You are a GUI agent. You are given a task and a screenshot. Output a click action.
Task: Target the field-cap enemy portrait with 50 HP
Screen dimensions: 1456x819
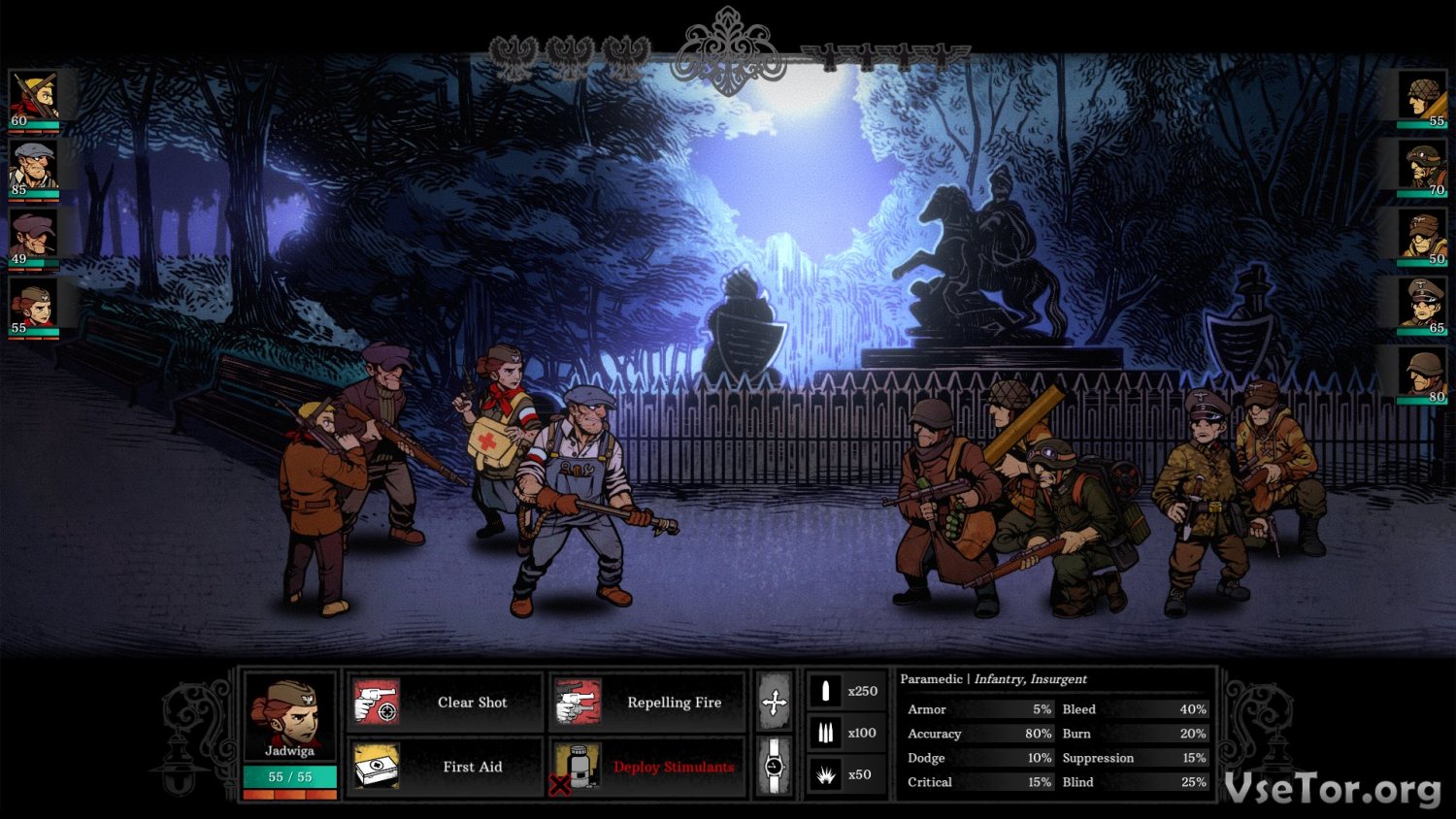coord(1423,237)
